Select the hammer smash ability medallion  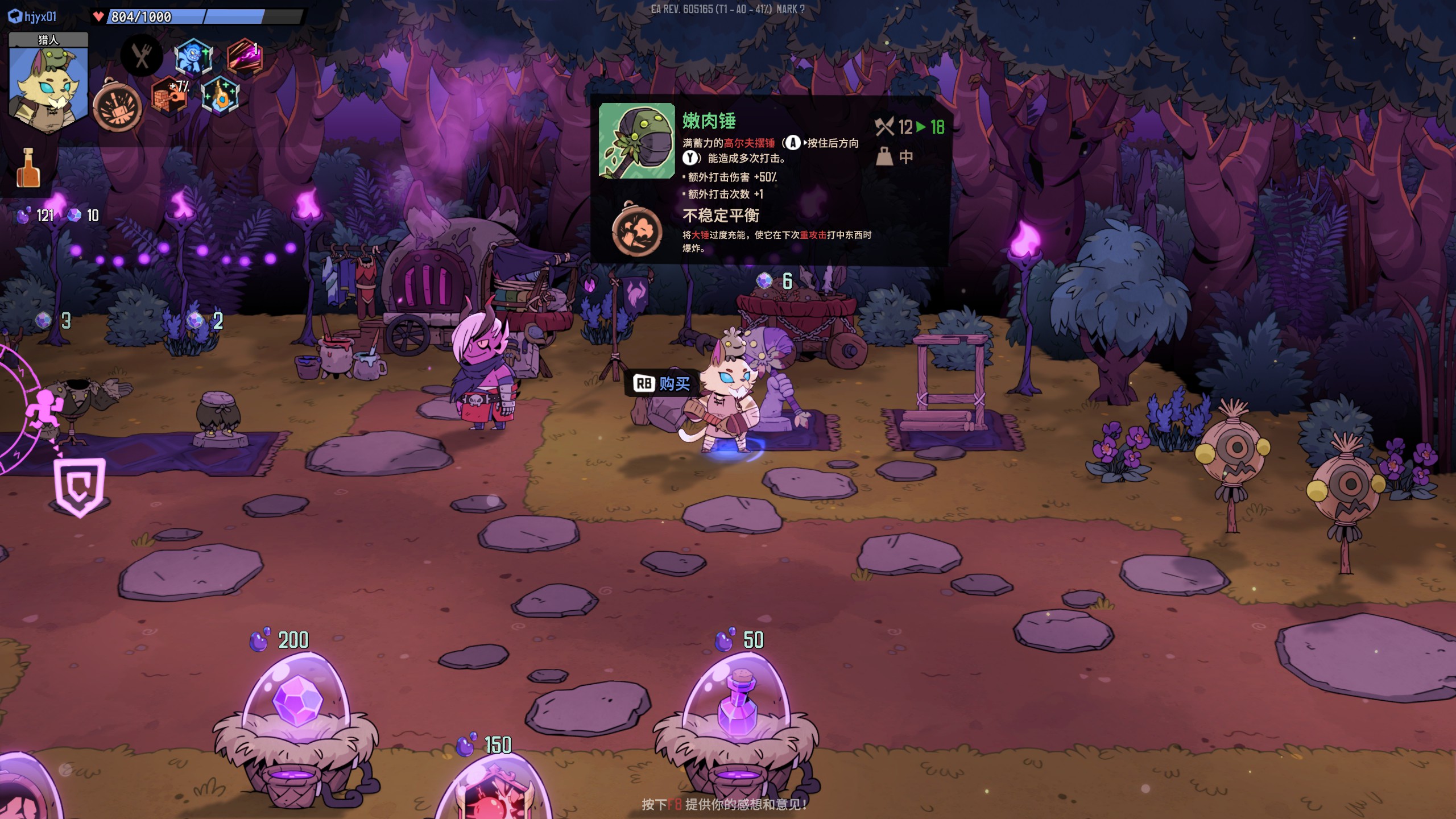118,106
